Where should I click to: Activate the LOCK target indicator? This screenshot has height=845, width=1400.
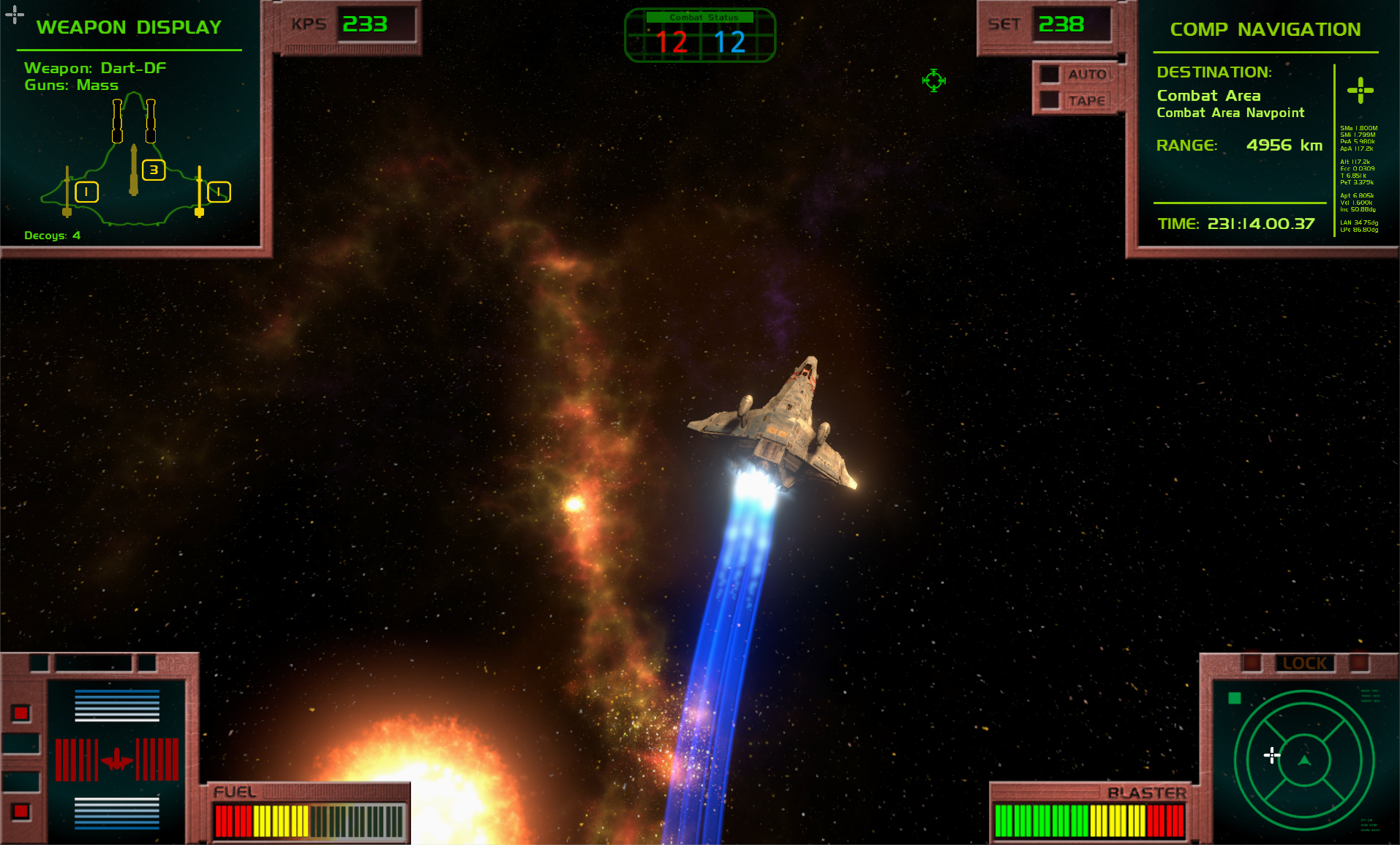pos(1304,663)
